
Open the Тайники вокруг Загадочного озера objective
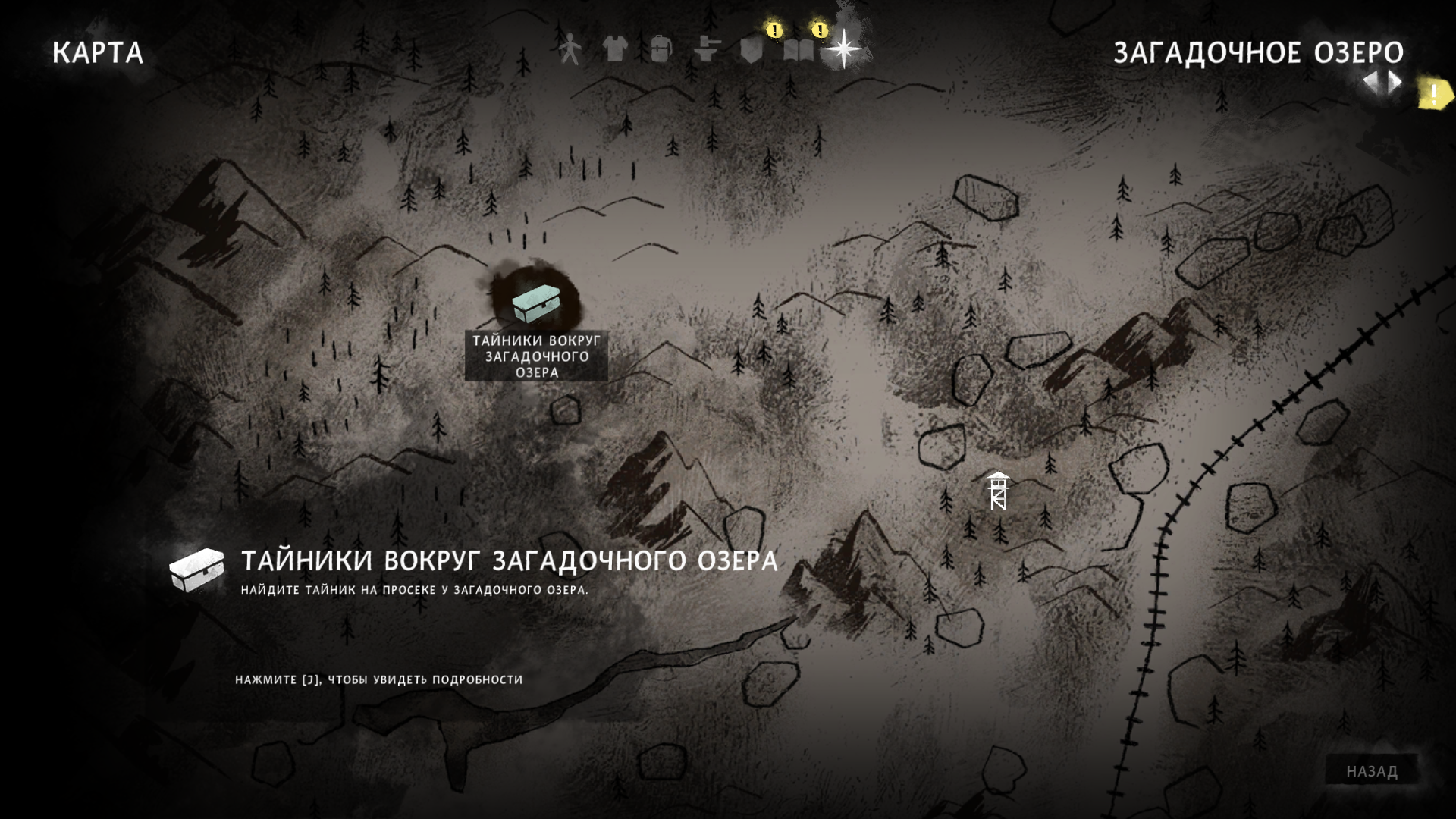(x=508, y=561)
